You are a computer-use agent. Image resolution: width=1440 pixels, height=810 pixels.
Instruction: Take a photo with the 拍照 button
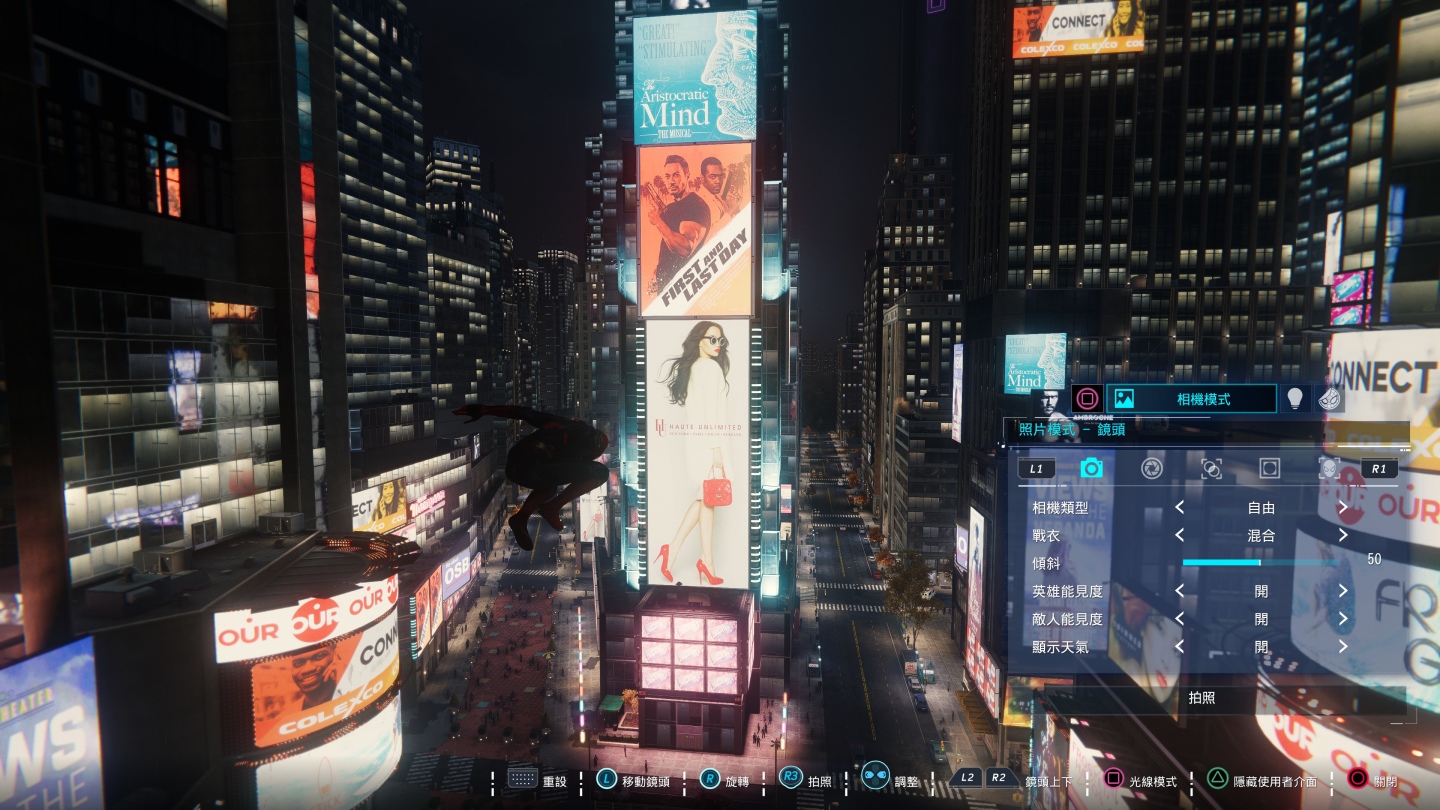[1202, 698]
